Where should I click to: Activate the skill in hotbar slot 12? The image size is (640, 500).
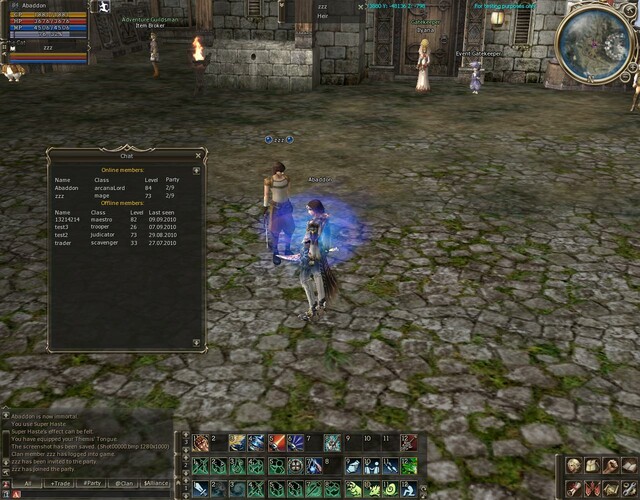click(x=408, y=442)
